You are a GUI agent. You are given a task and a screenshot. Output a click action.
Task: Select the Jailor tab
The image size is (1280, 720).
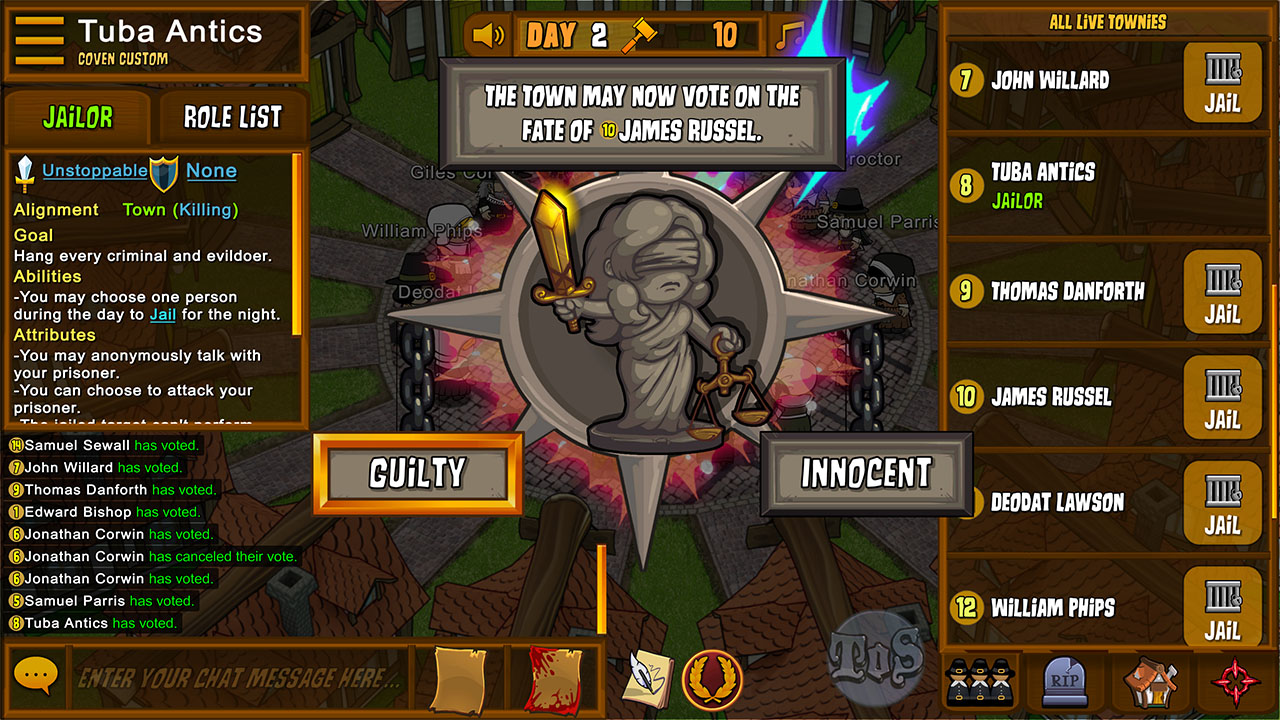click(x=78, y=118)
